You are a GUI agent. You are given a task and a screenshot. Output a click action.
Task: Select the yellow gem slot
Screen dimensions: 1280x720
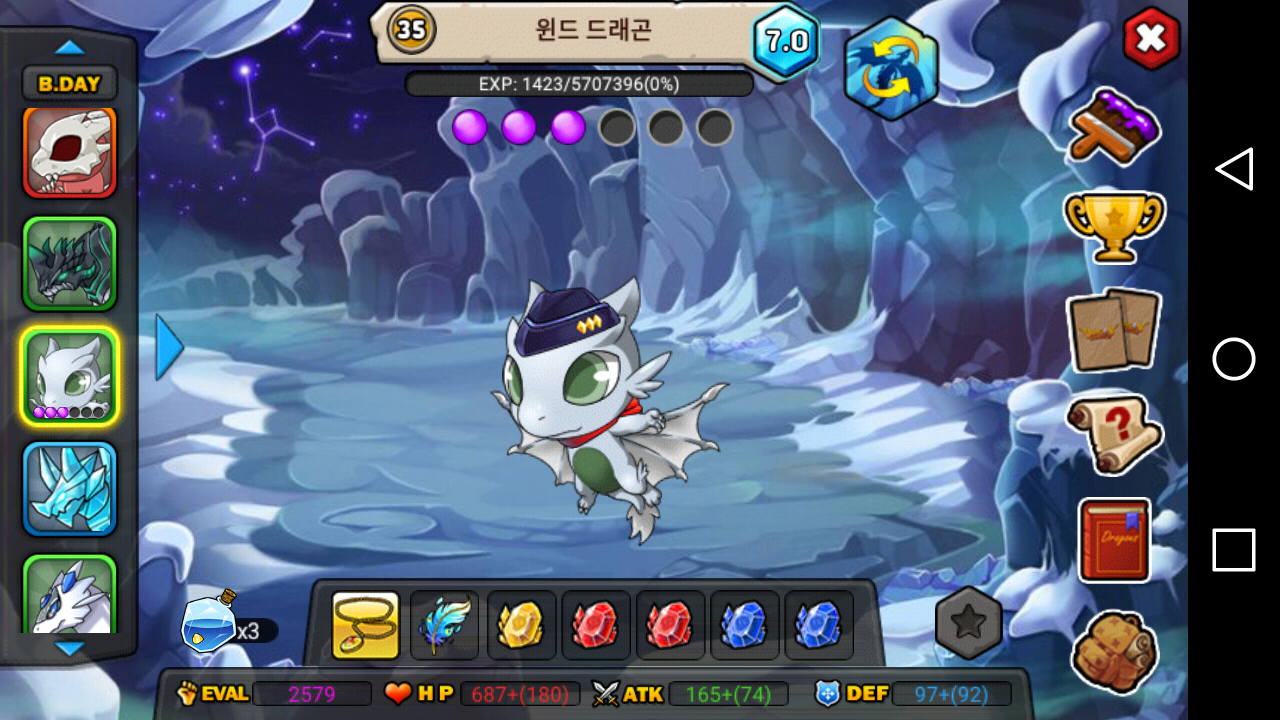521,625
